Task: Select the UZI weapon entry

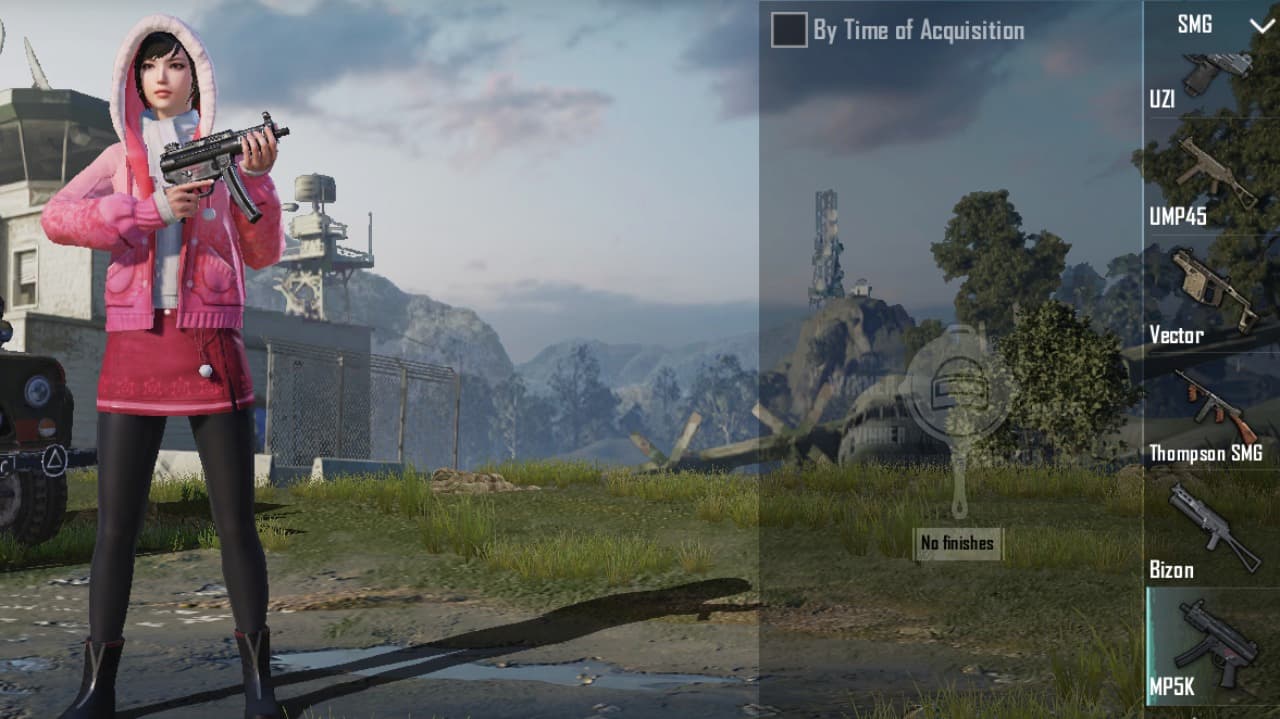Action: pos(1212,80)
